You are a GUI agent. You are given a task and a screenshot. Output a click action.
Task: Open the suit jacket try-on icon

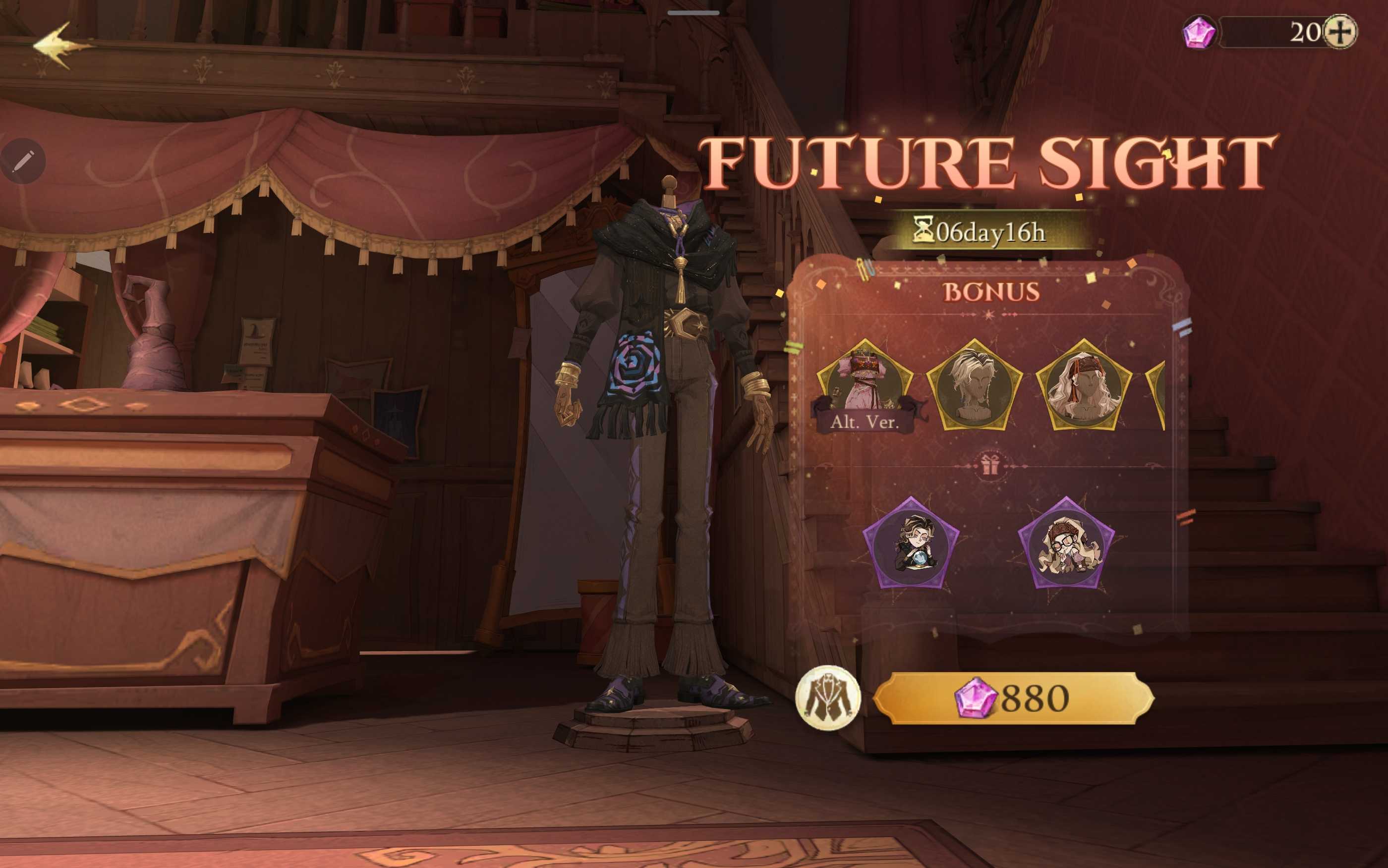click(x=827, y=698)
